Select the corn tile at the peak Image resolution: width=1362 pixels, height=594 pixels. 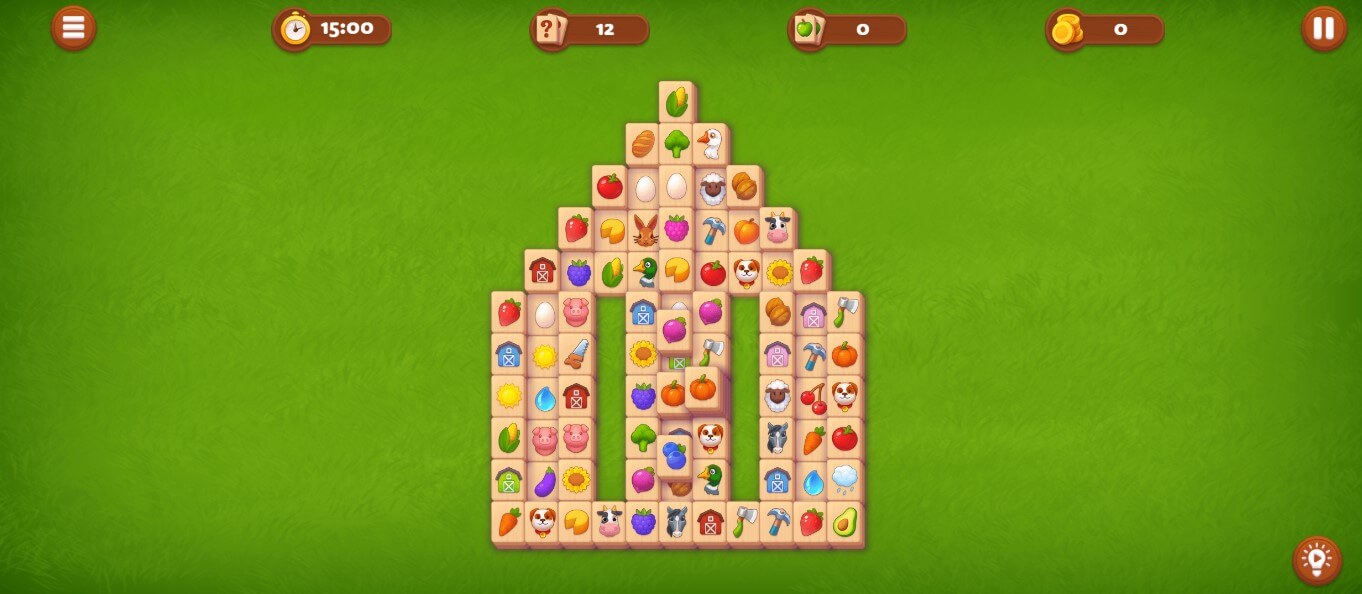tap(676, 101)
